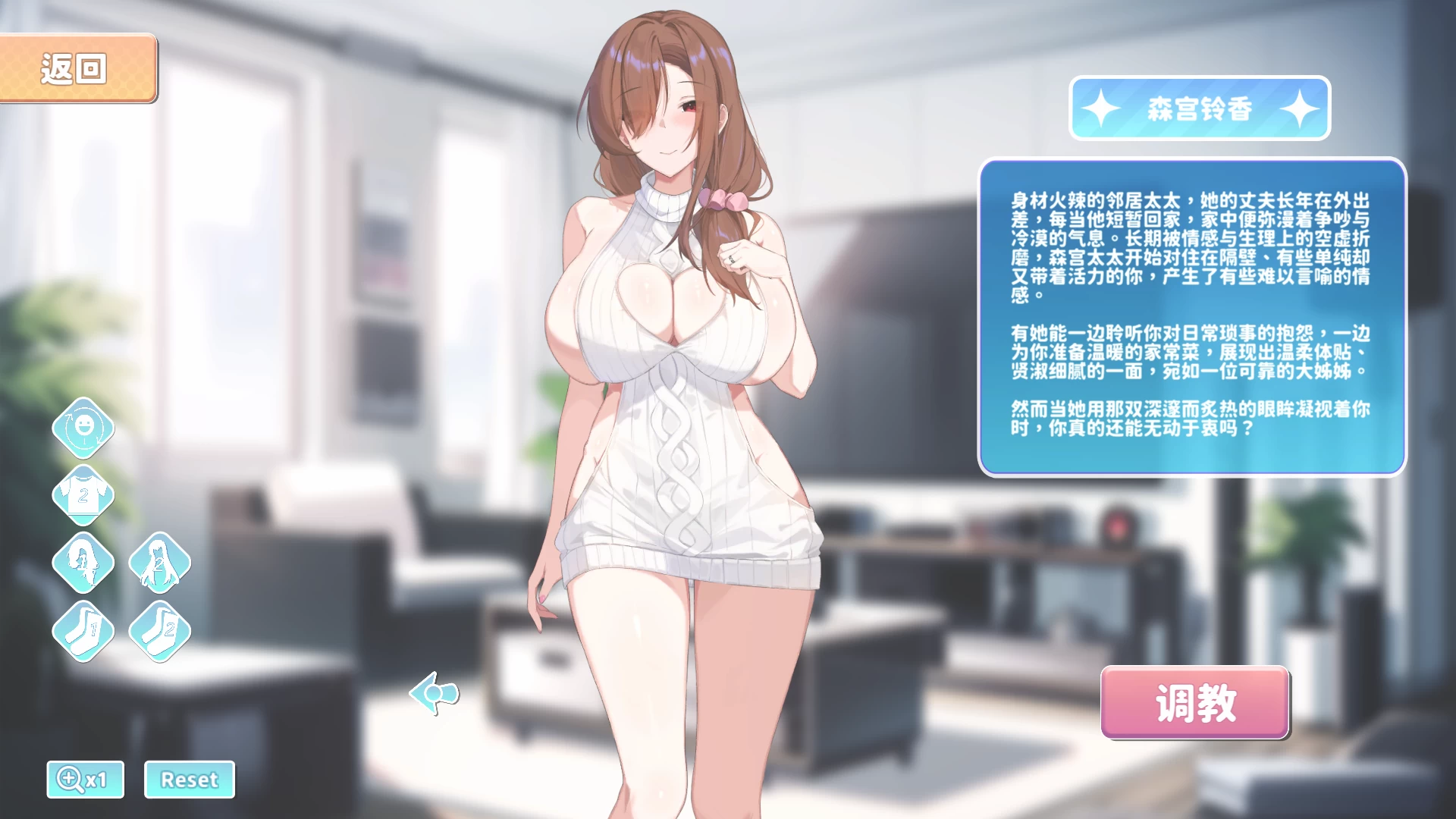Select the shirt outfit 2 icon
Screen dimensions: 1456x819
tap(84, 495)
